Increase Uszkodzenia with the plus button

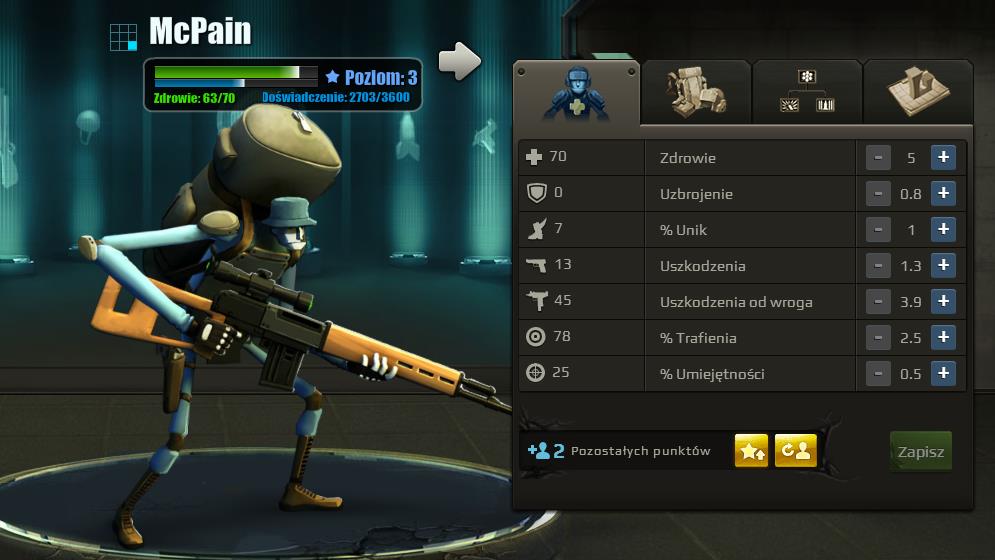942,266
